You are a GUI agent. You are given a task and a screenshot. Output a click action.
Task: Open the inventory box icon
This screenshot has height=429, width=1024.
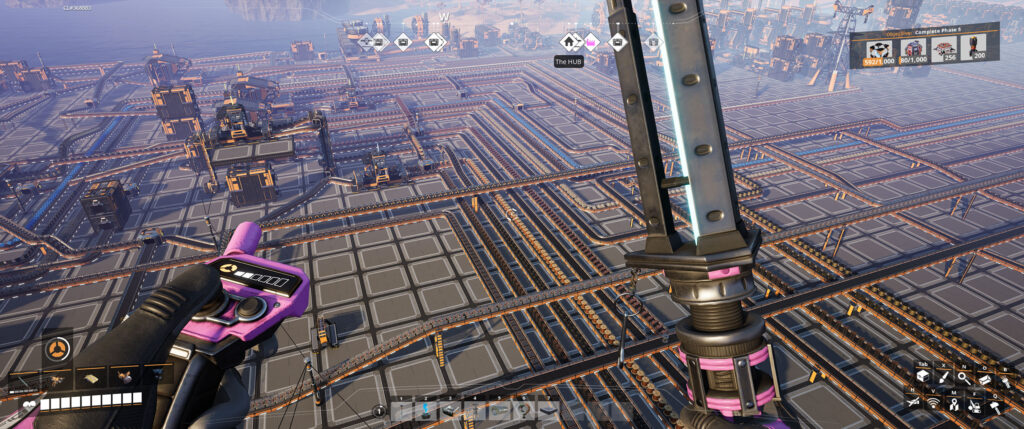[x=921, y=377]
